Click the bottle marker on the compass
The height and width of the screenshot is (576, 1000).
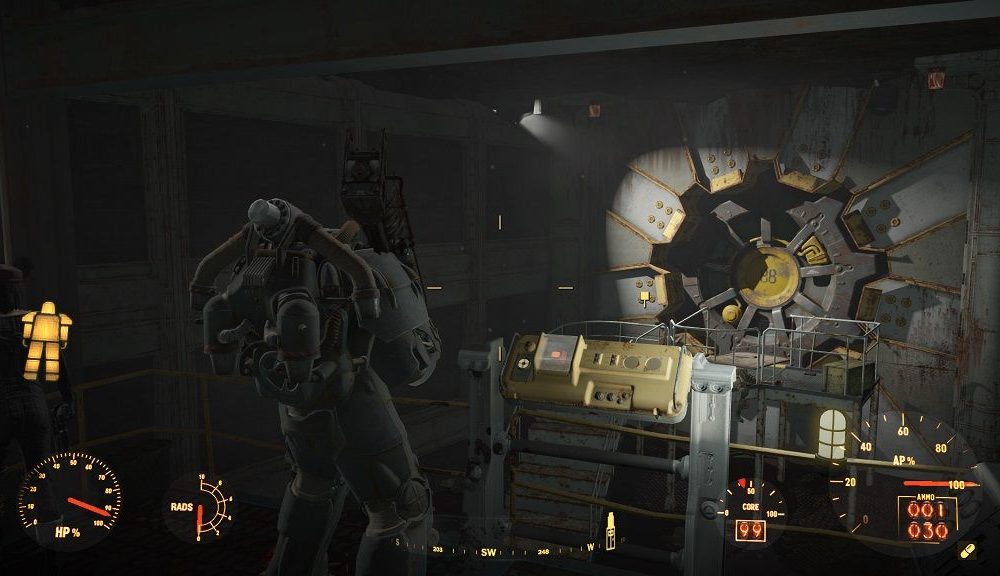609,529
